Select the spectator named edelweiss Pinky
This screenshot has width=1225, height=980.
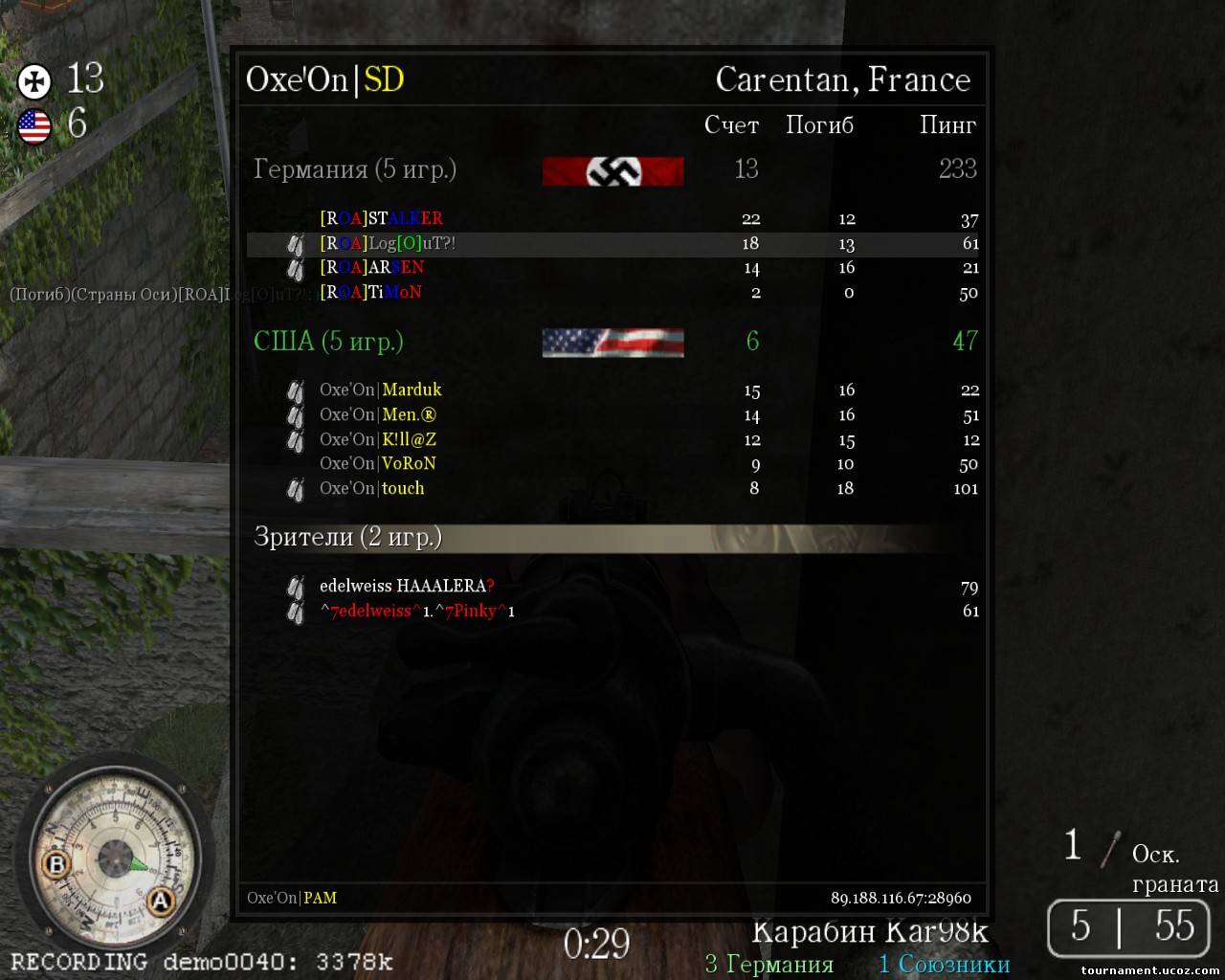pyautogui.click(x=417, y=612)
